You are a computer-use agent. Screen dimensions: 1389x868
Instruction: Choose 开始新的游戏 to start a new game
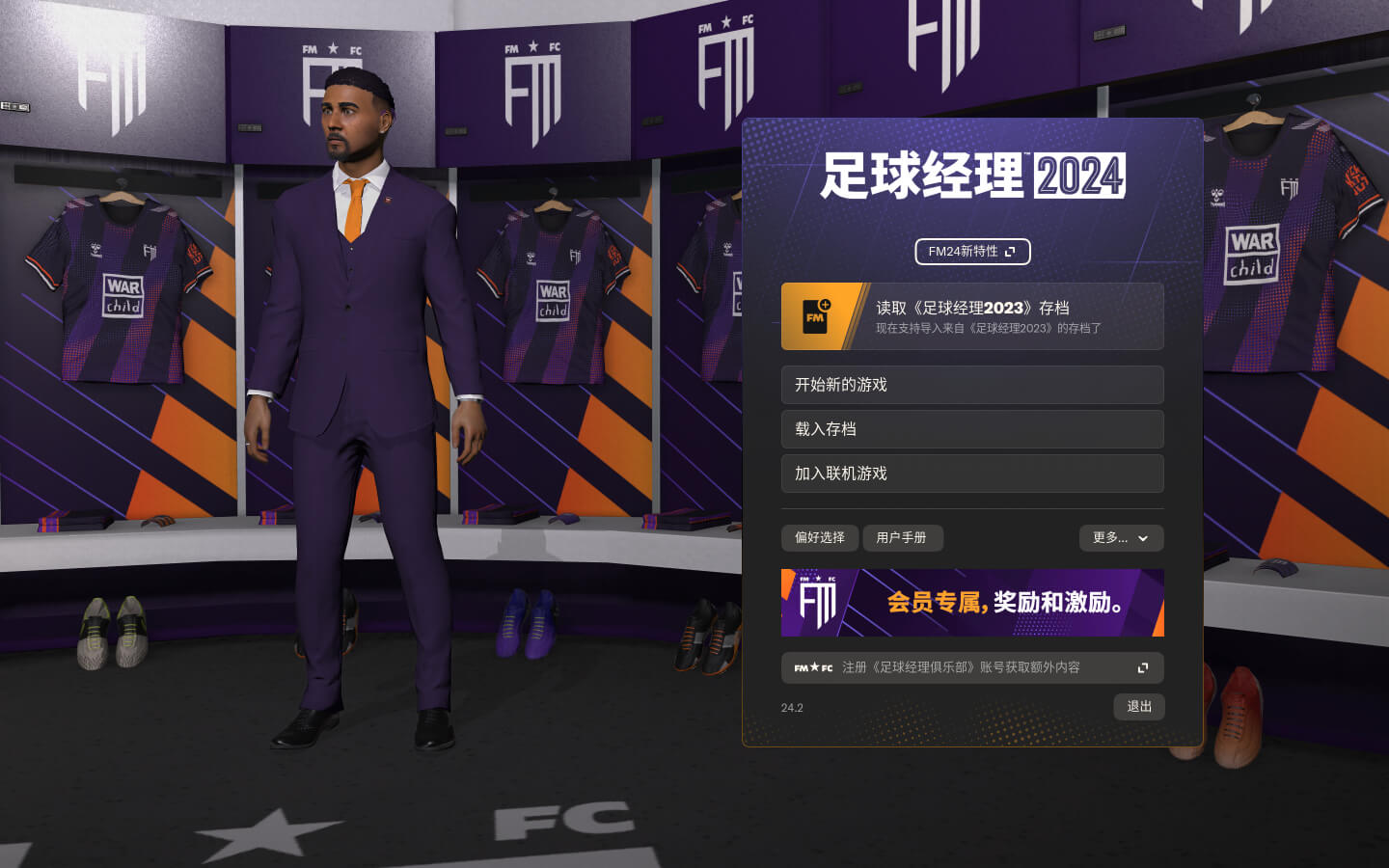[x=972, y=385]
